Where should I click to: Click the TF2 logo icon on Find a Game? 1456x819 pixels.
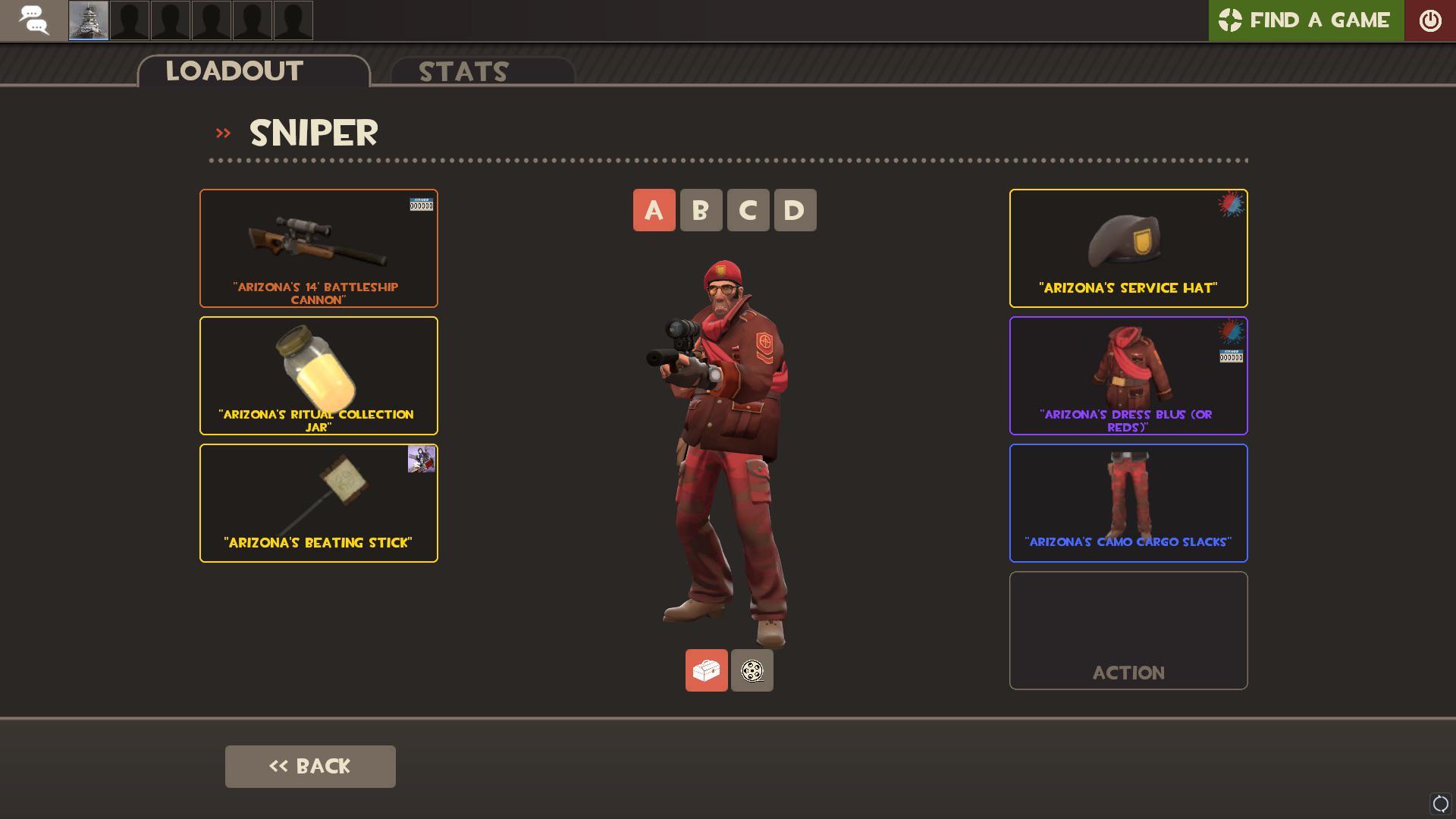1231,20
